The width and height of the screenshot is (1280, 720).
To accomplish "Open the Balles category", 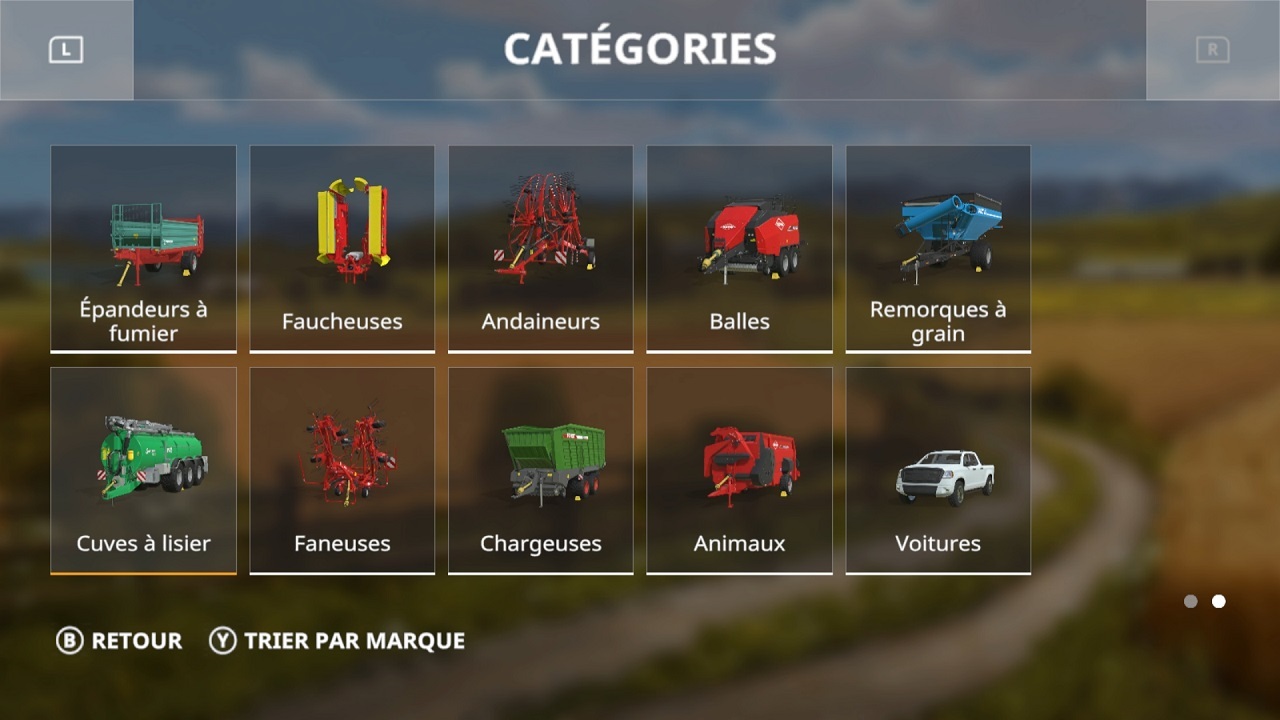I will [739, 248].
